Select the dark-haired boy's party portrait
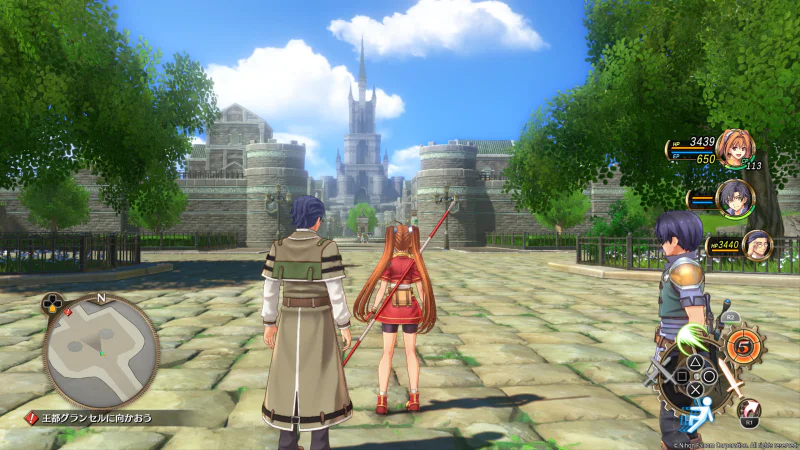 coord(735,197)
